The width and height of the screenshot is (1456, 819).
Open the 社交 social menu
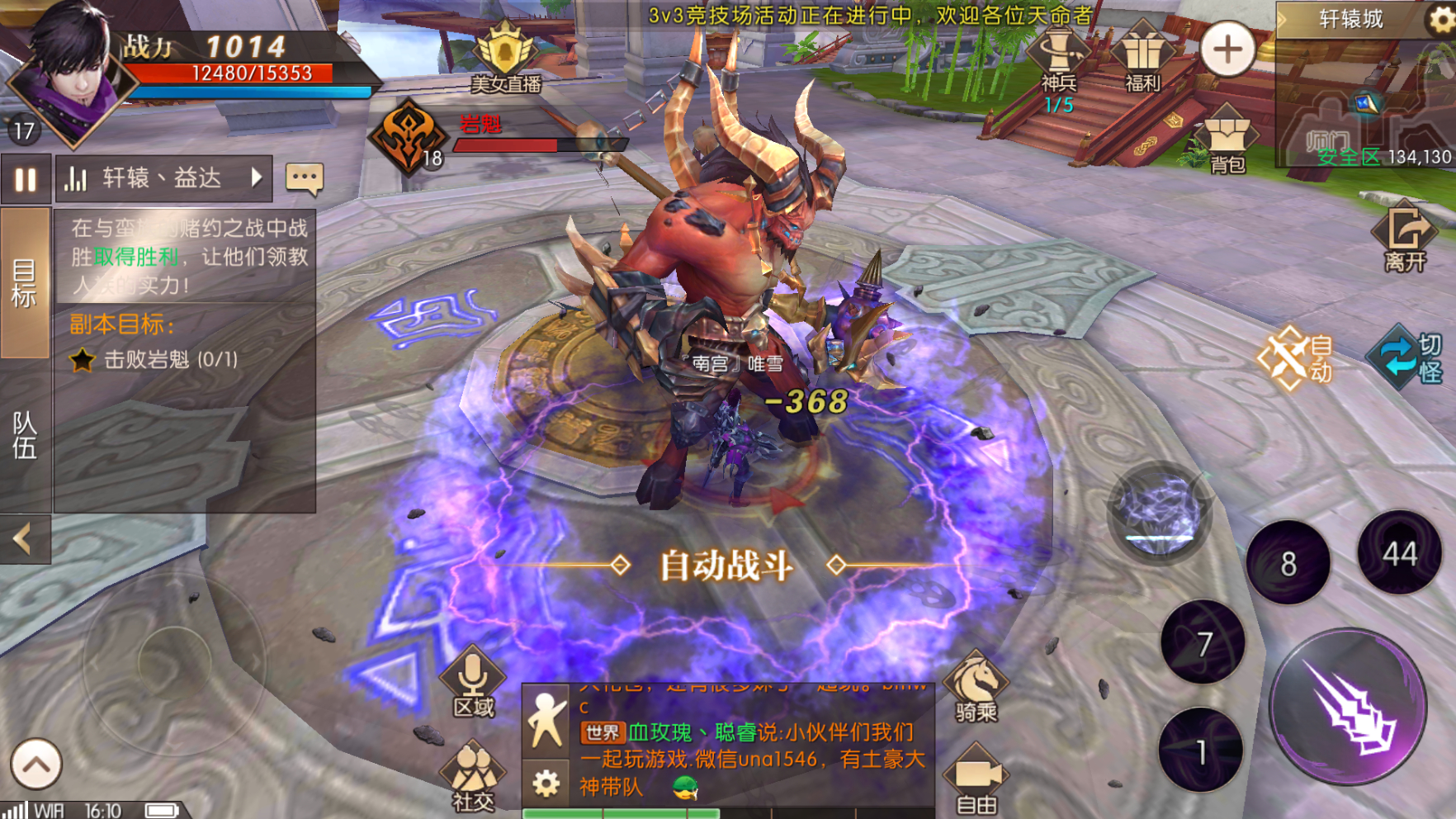[472, 776]
